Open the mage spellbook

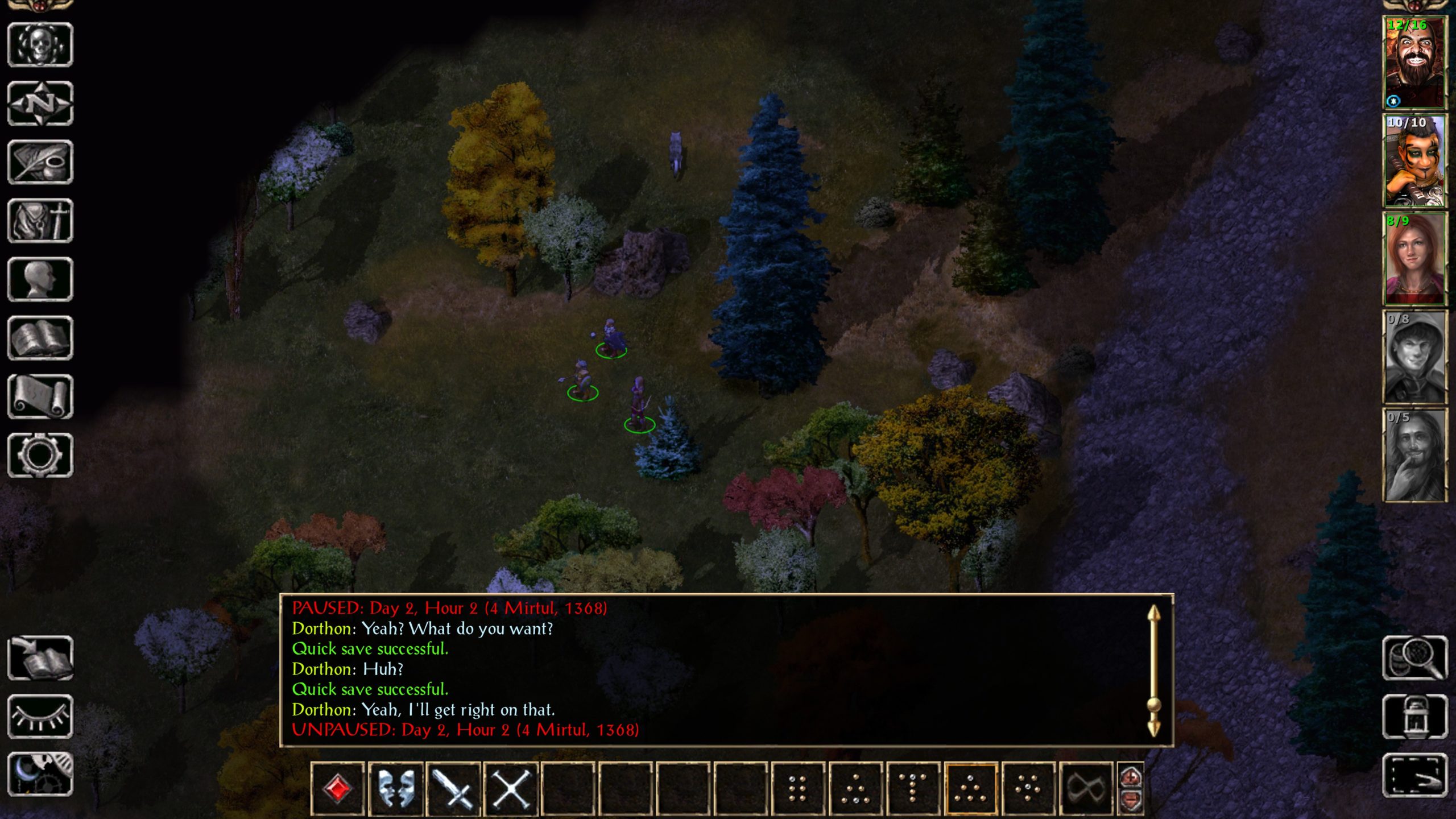pyautogui.click(x=40, y=338)
